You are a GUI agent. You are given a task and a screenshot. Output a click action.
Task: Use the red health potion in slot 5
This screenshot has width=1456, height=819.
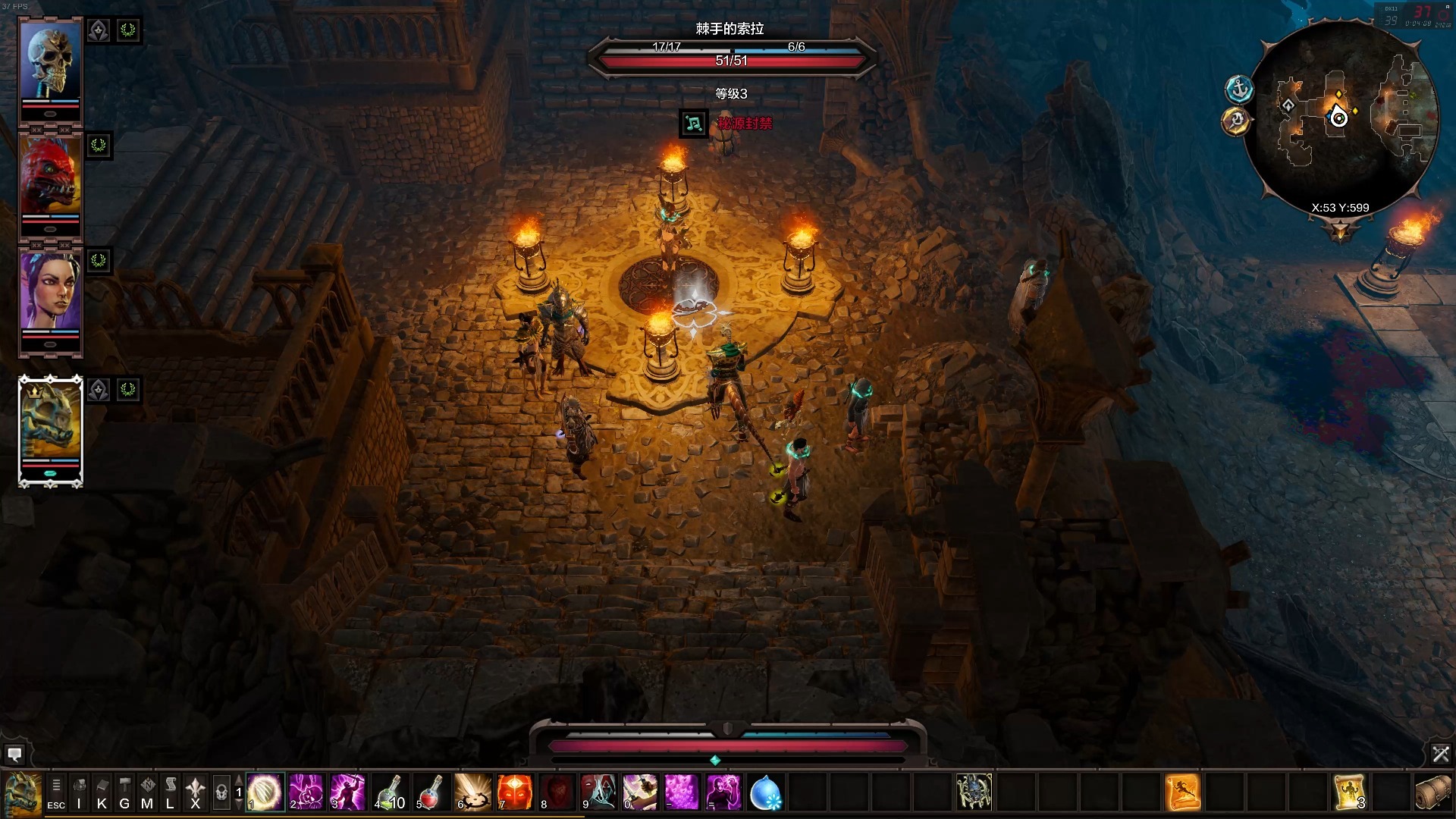(431, 792)
